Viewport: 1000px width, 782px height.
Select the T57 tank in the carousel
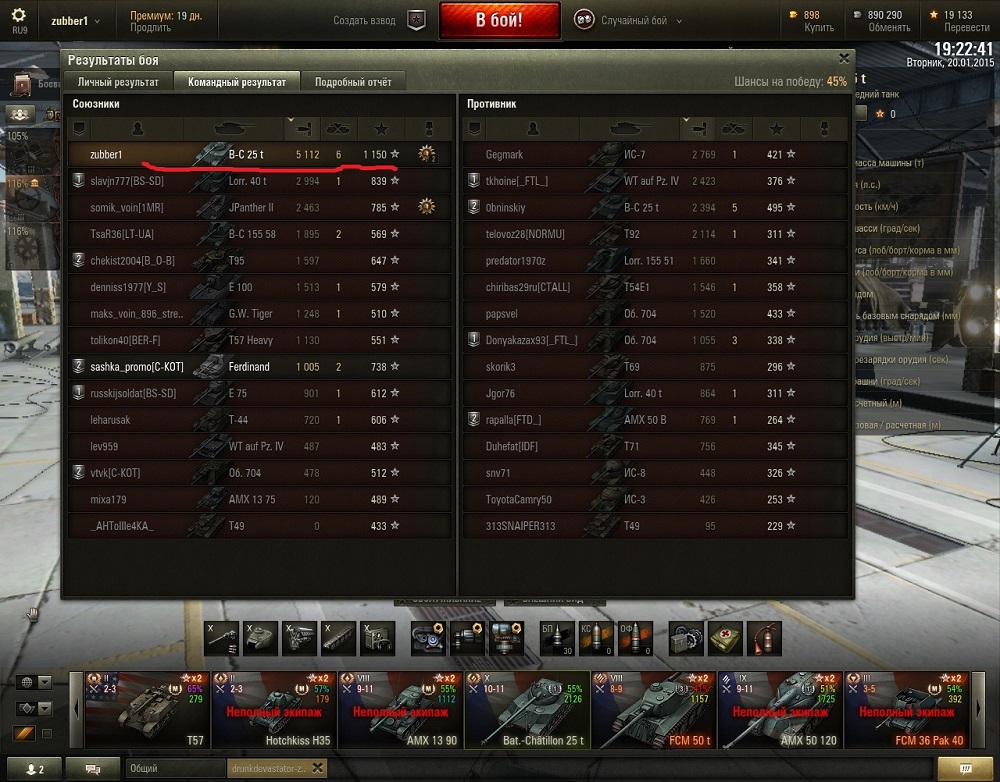point(147,710)
